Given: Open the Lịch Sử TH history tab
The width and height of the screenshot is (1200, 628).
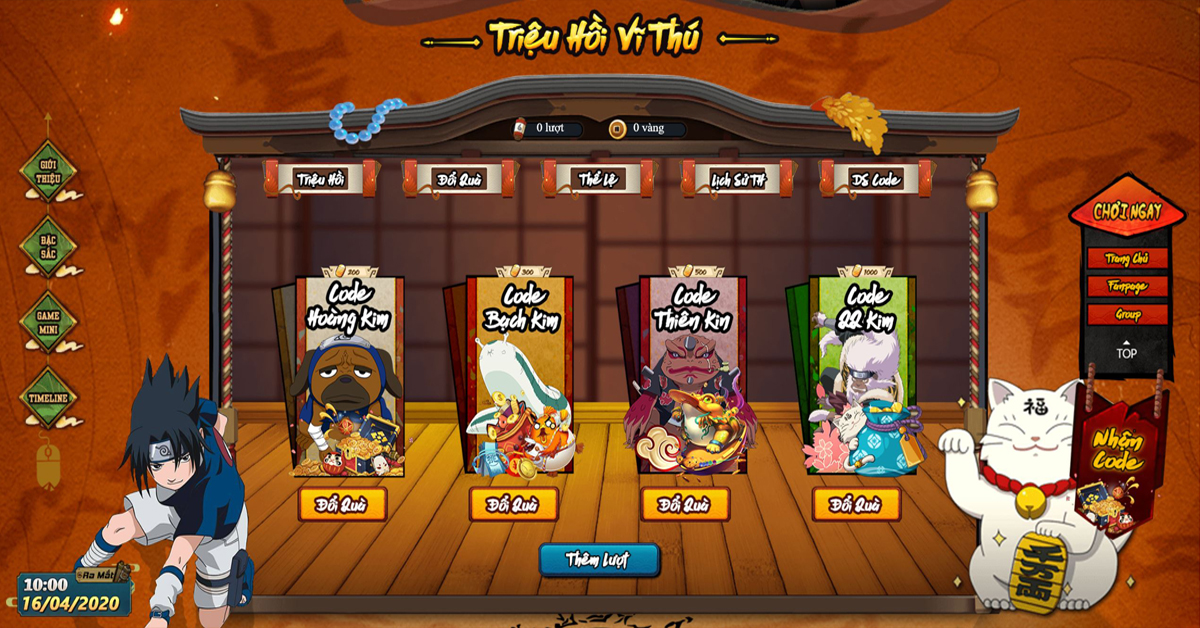Looking at the screenshot, I should [737, 180].
